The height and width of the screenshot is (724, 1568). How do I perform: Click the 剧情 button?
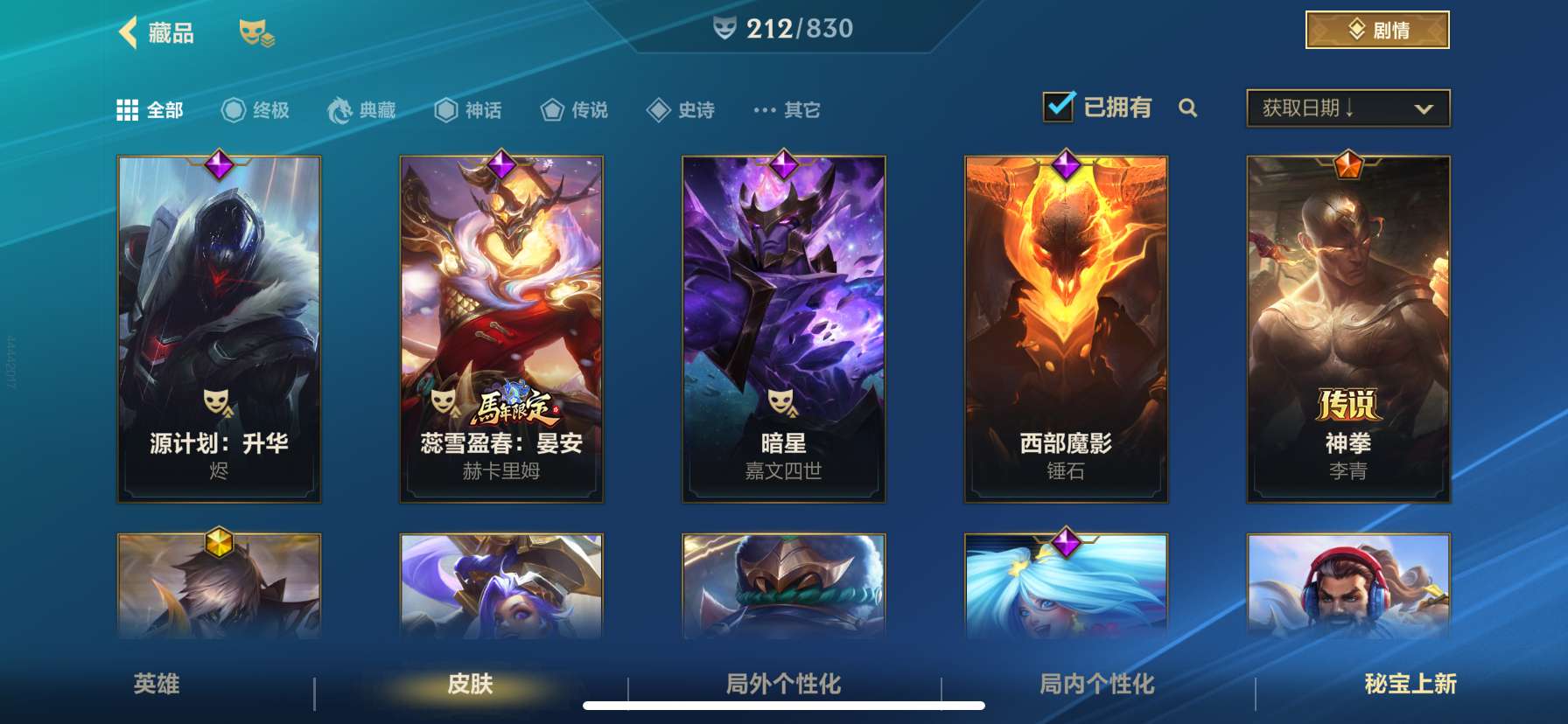tap(1374, 30)
